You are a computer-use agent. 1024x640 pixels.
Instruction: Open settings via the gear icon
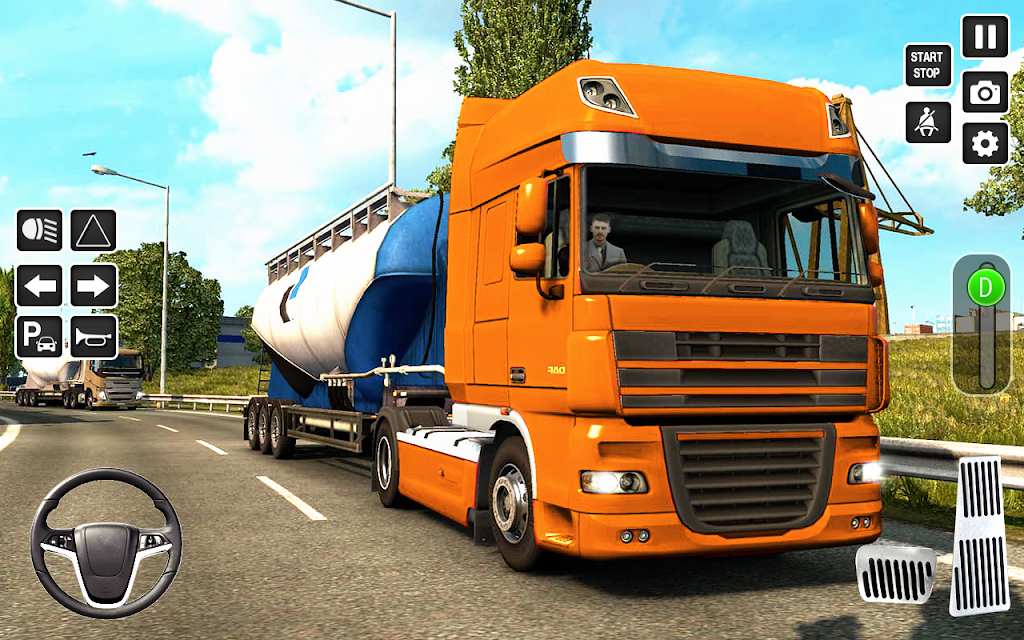985,144
